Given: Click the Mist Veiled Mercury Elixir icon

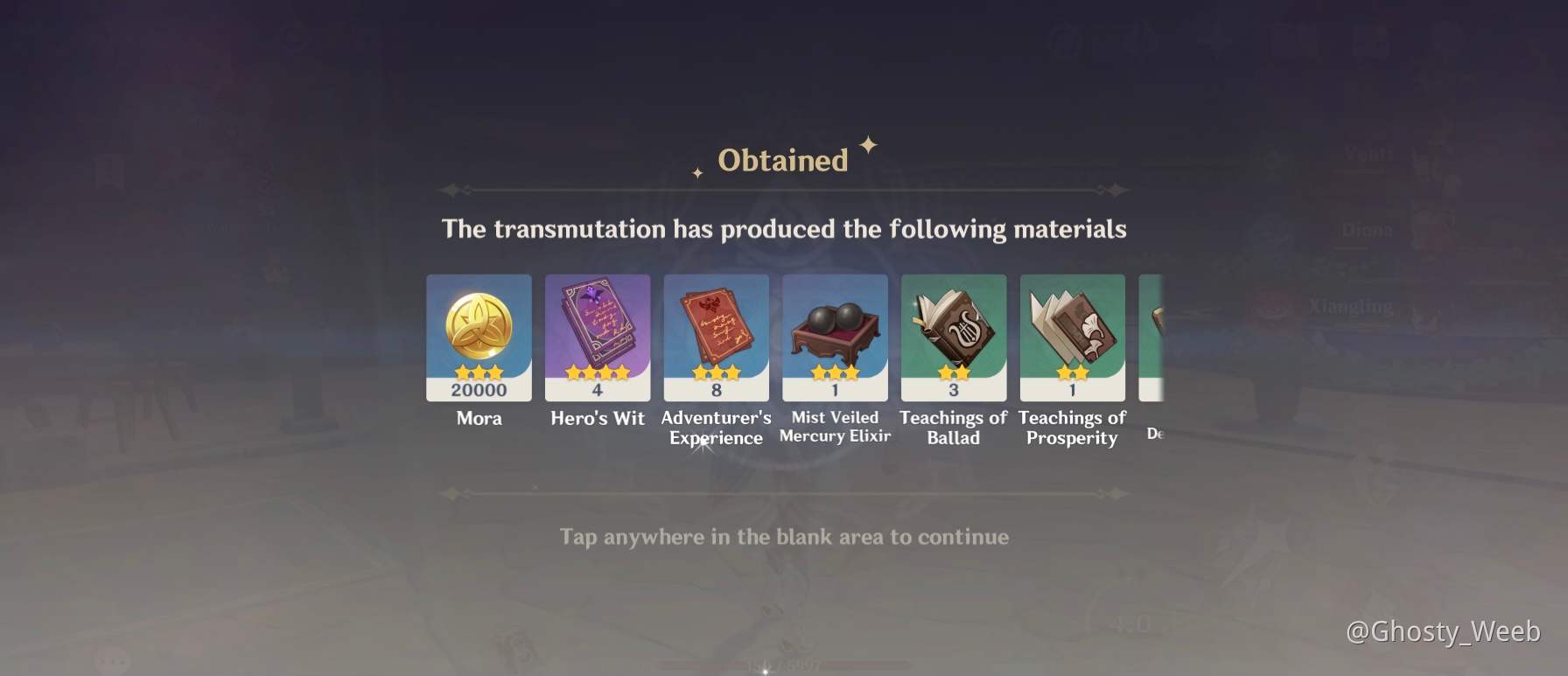Looking at the screenshot, I should pyautogui.click(x=835, y=332).
